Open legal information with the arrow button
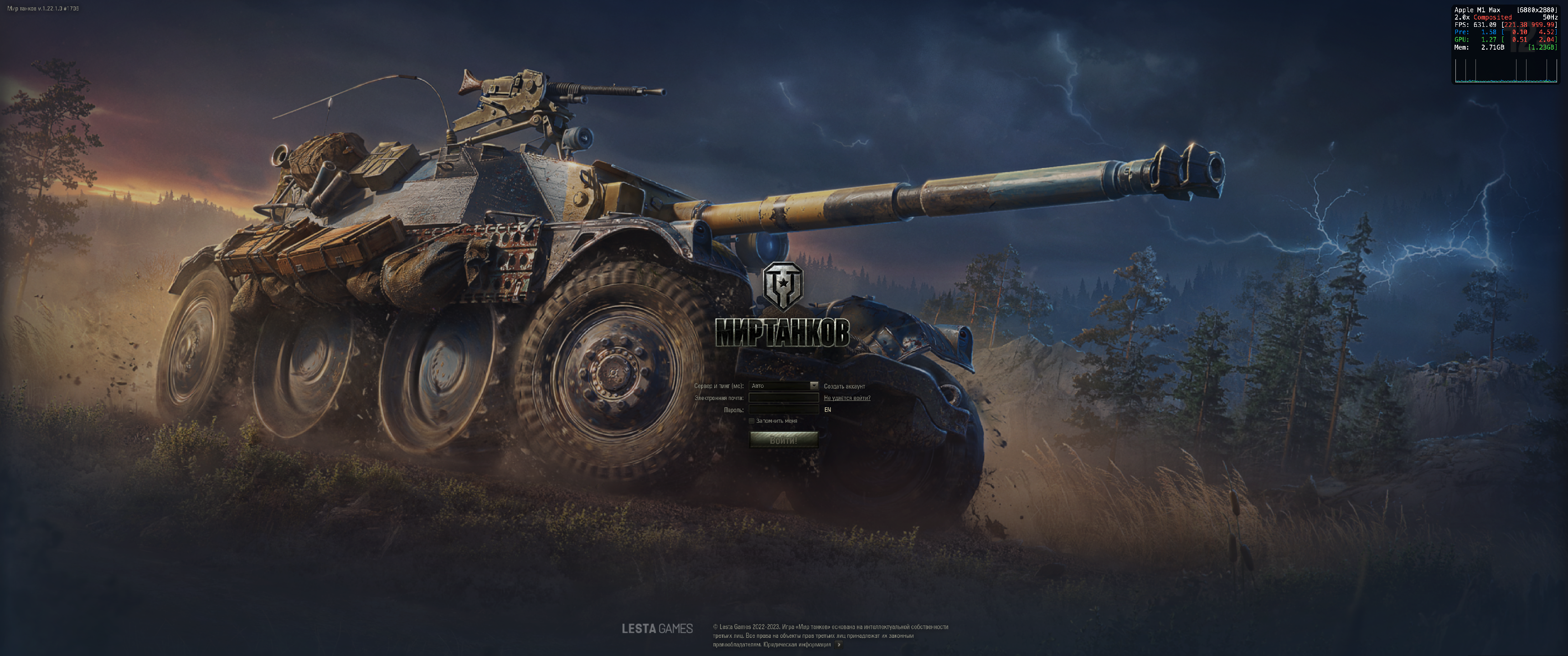1568x656 pixels. tap(839, 645)
